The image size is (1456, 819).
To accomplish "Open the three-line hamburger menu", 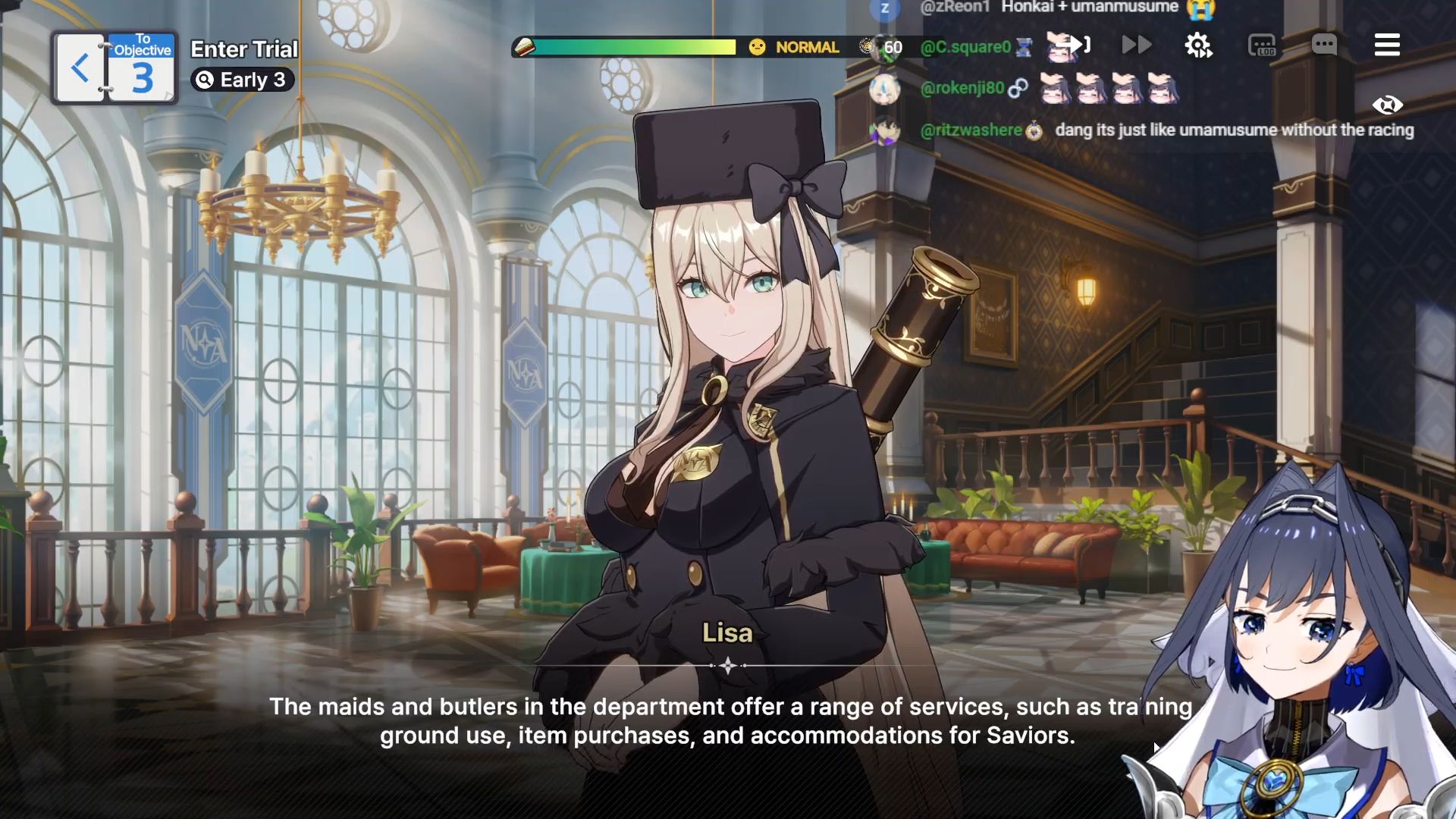I will pos(1387,45).
